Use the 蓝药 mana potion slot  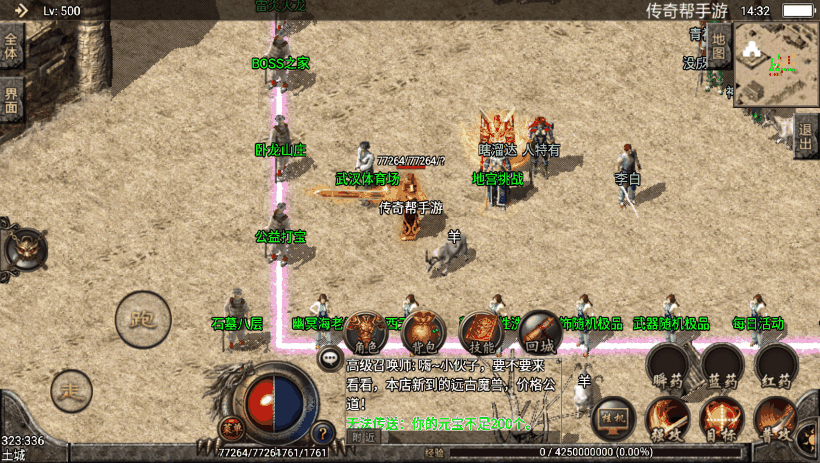(722, 365)
